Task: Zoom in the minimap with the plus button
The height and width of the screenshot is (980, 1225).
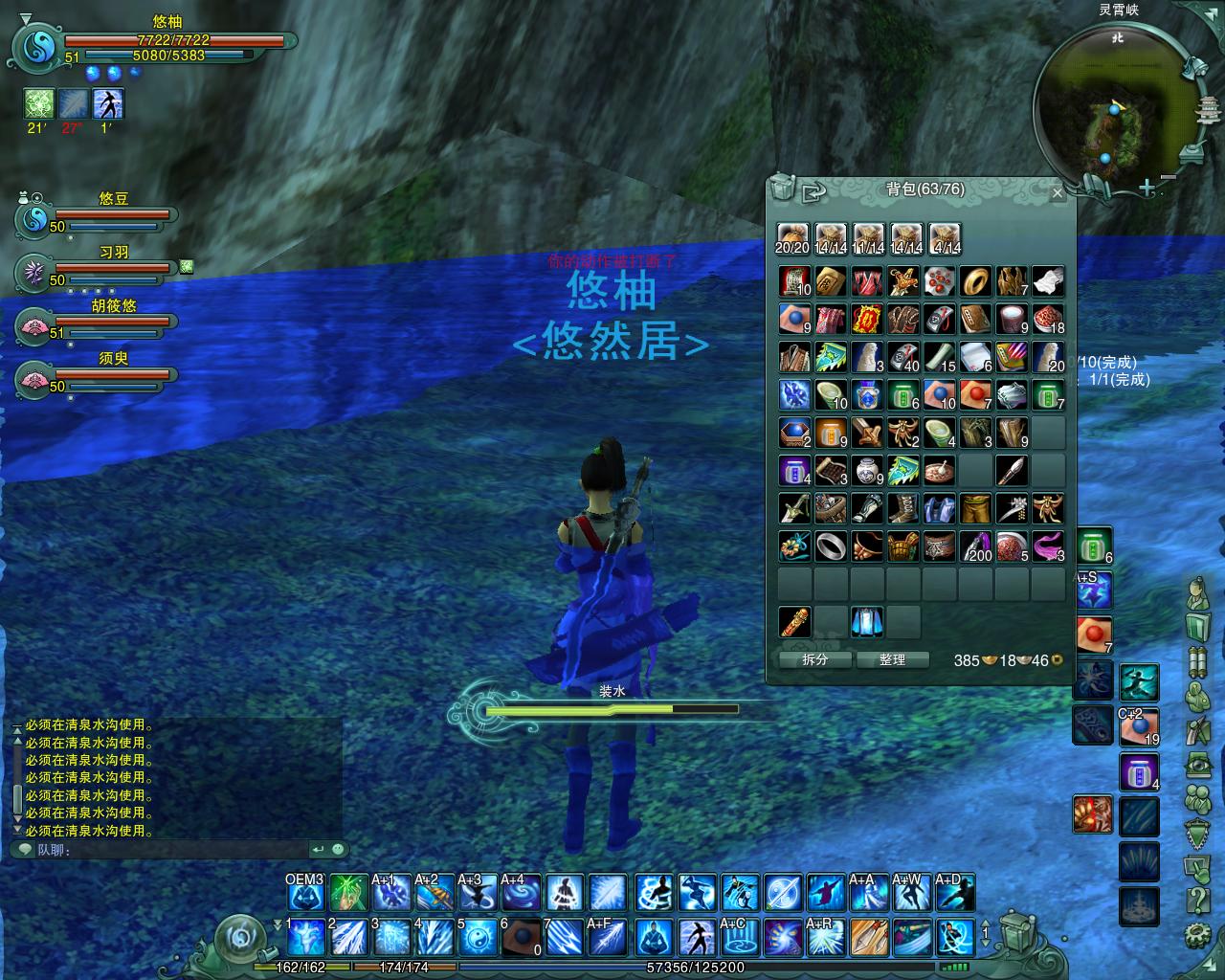Action: point(1147,189)
